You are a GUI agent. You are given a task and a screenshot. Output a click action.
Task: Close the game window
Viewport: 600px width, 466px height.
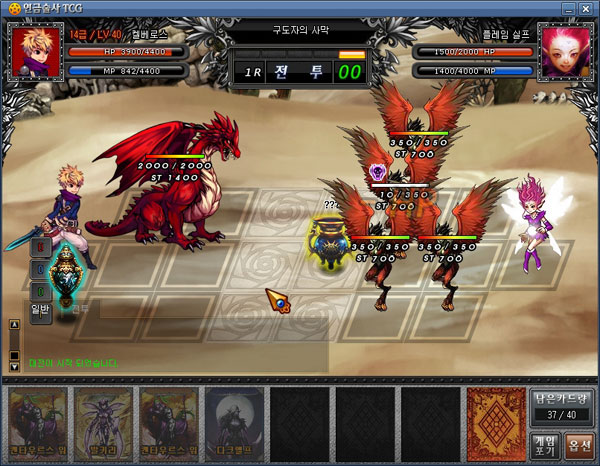click(x=586, y=9)
